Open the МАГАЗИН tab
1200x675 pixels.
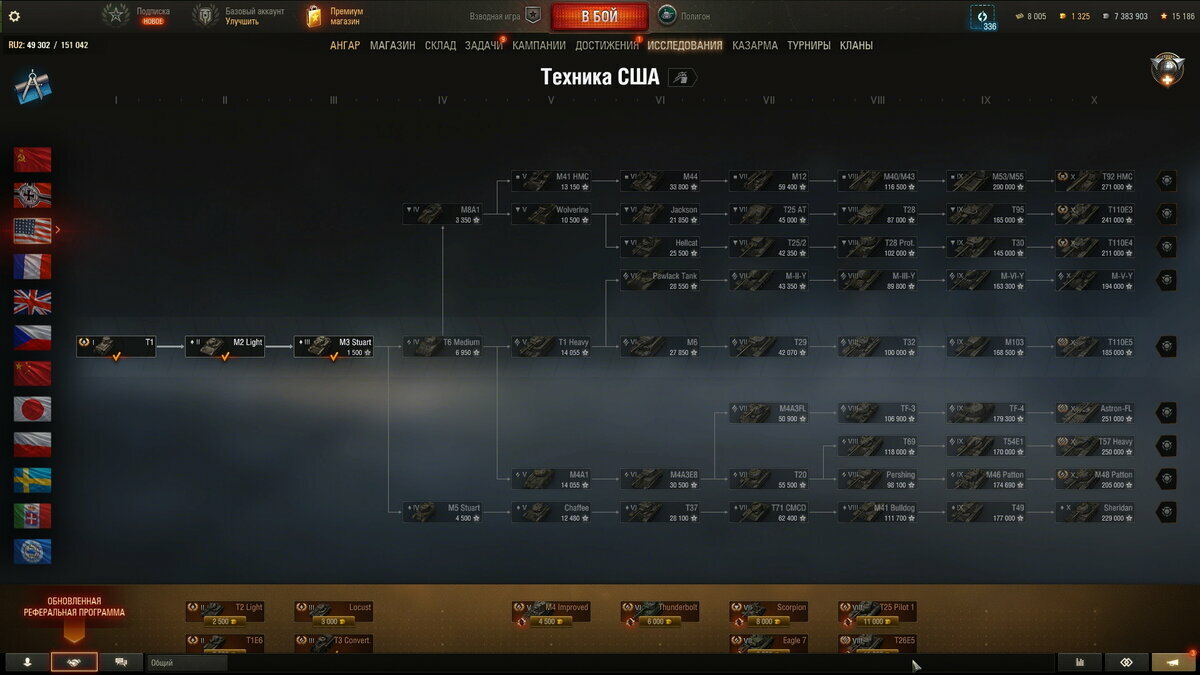coord(392,45)
